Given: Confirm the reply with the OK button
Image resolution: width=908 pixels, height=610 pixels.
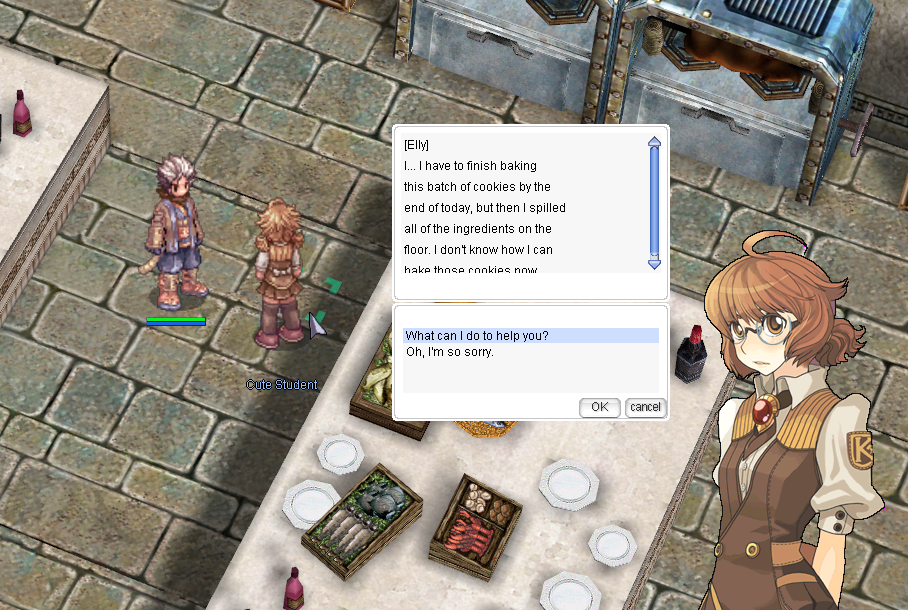Looking at the screenshot, I should click(x=599, y=407).
